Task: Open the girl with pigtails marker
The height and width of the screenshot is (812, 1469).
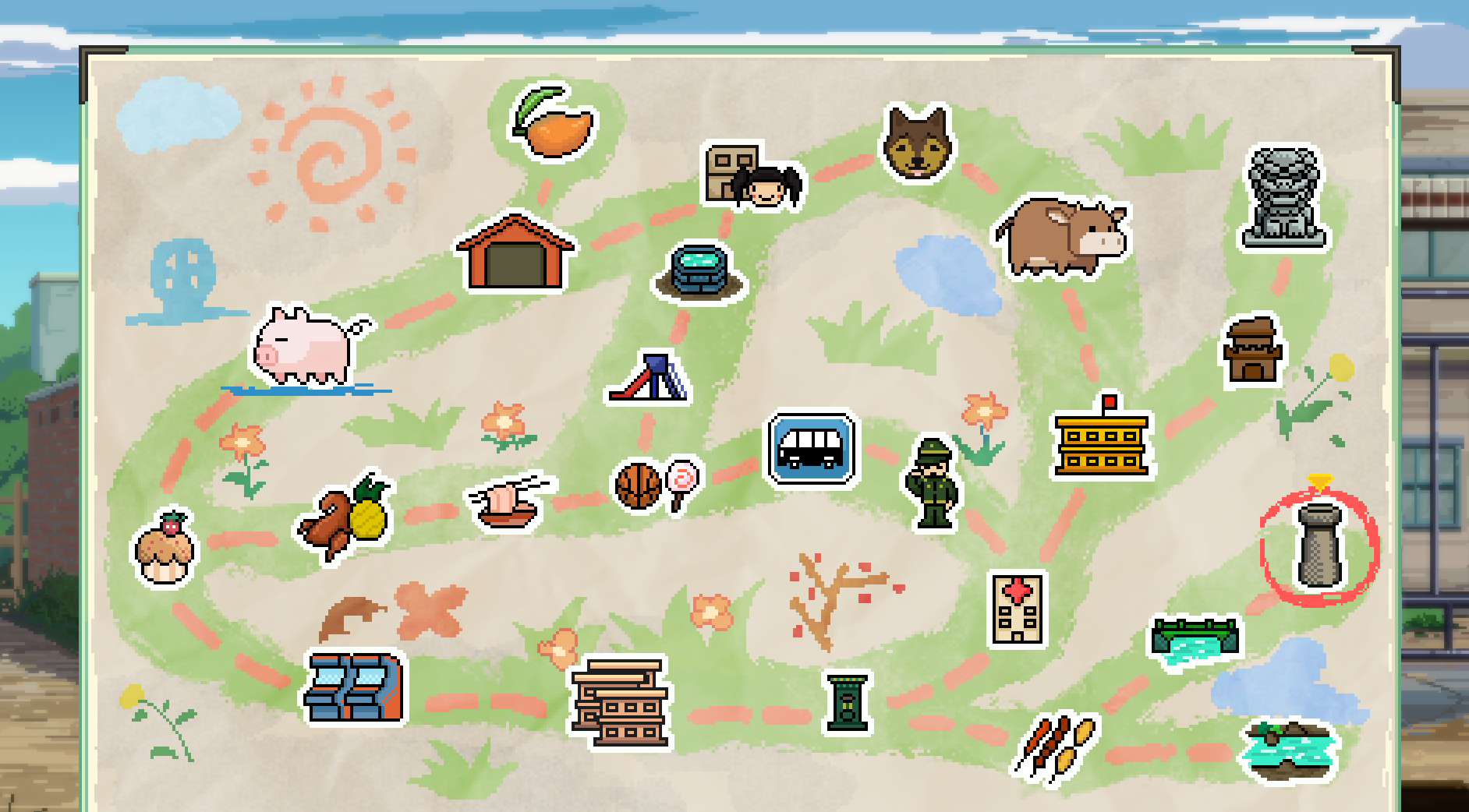Action: click(752, 176)
